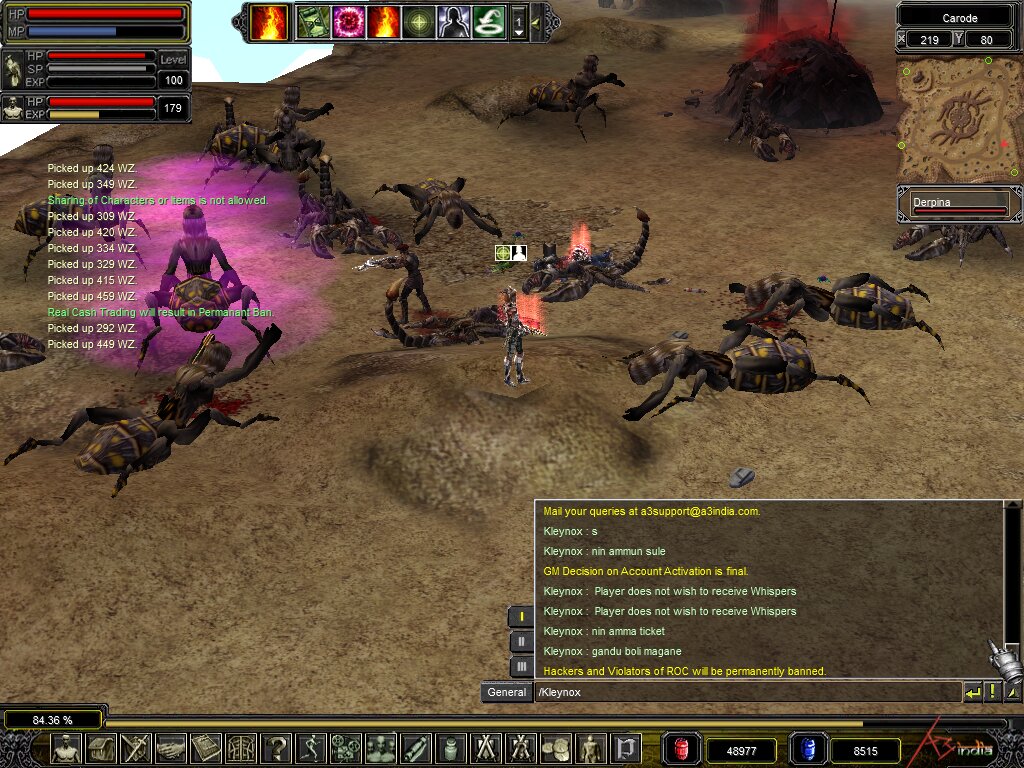Send the chat message with enter button
This screenshot has width=1024, height=768.
972,692
